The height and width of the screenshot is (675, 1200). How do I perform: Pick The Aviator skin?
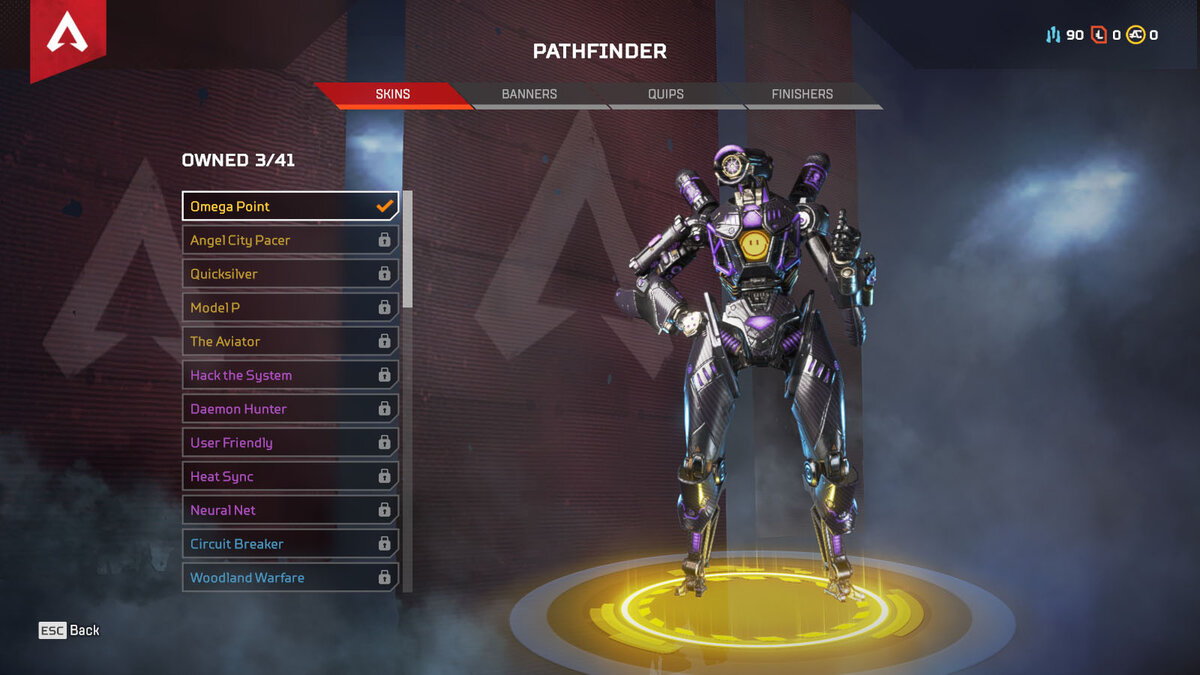click(x=290, y=341)
